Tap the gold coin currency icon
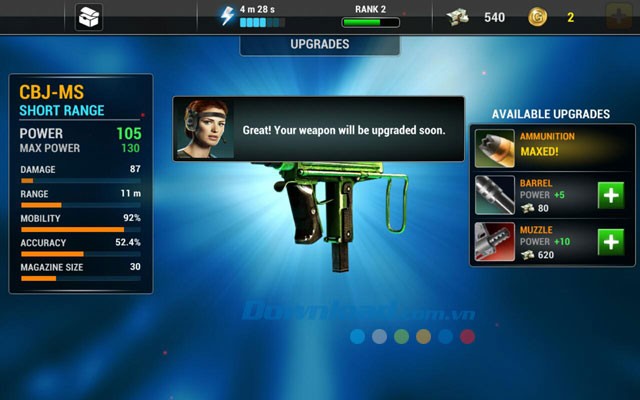Screen dimensions: 640x400 point(537,17)
